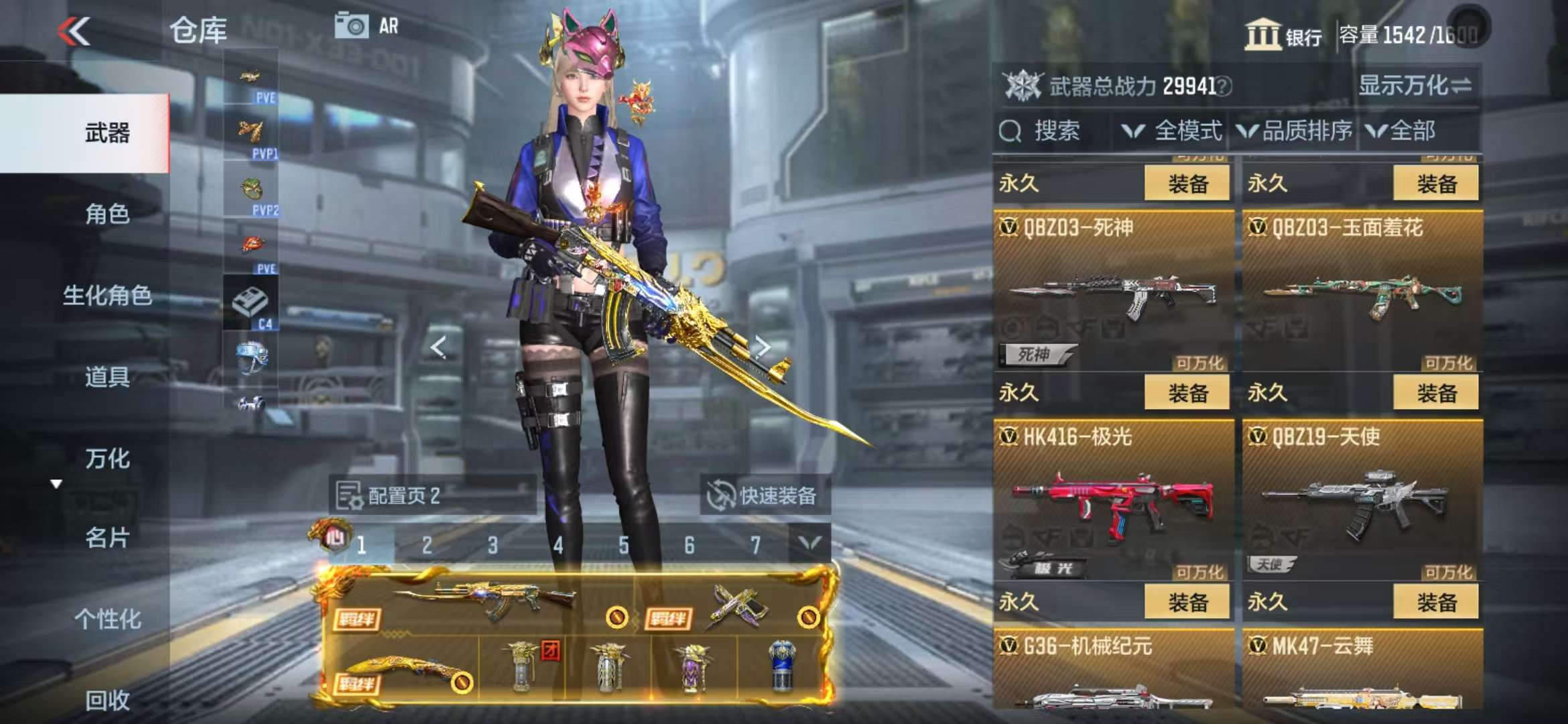Open the 个性化 personalization tab
The image size is (1568, 724).
point(107,619)
